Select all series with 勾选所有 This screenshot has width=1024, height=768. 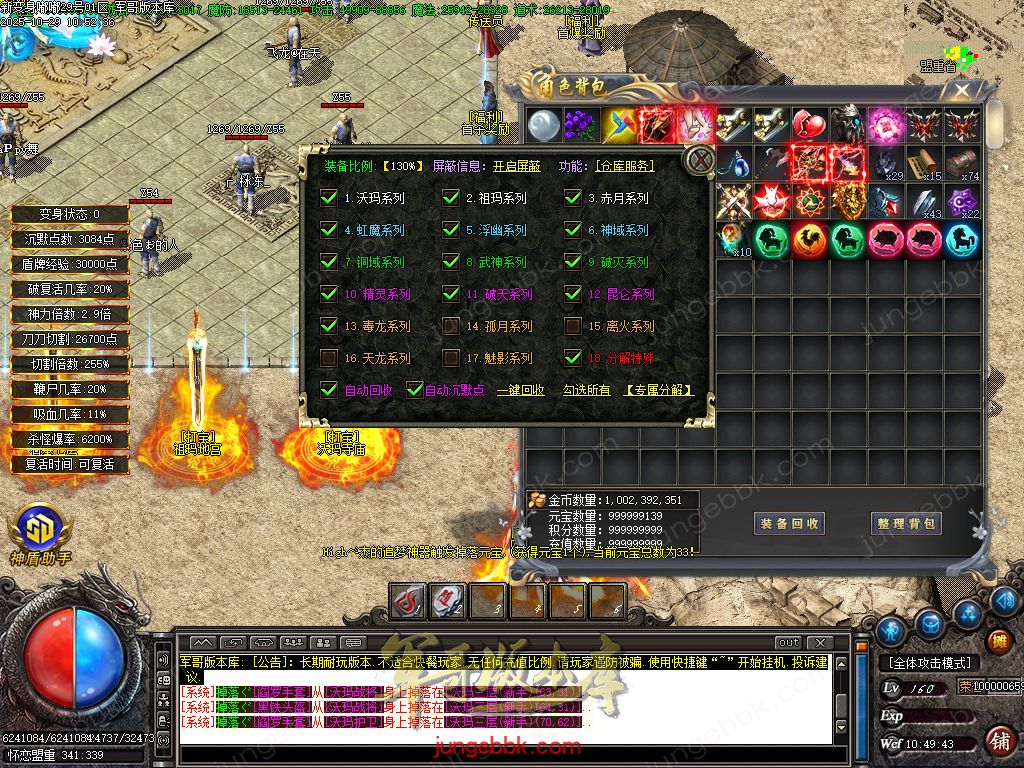tap(586, 391)
